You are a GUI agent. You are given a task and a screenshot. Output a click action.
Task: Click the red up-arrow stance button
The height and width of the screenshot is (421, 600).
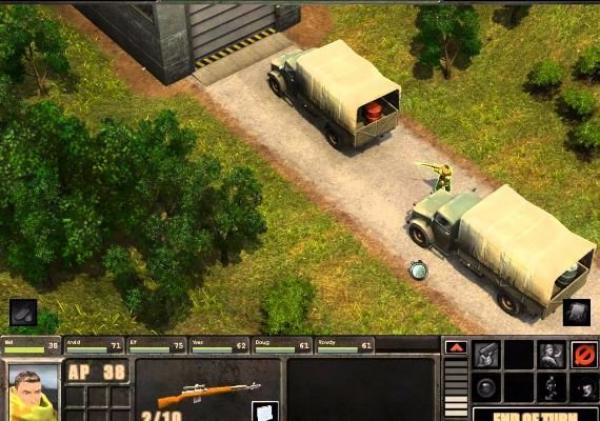(x=455, y=347)
